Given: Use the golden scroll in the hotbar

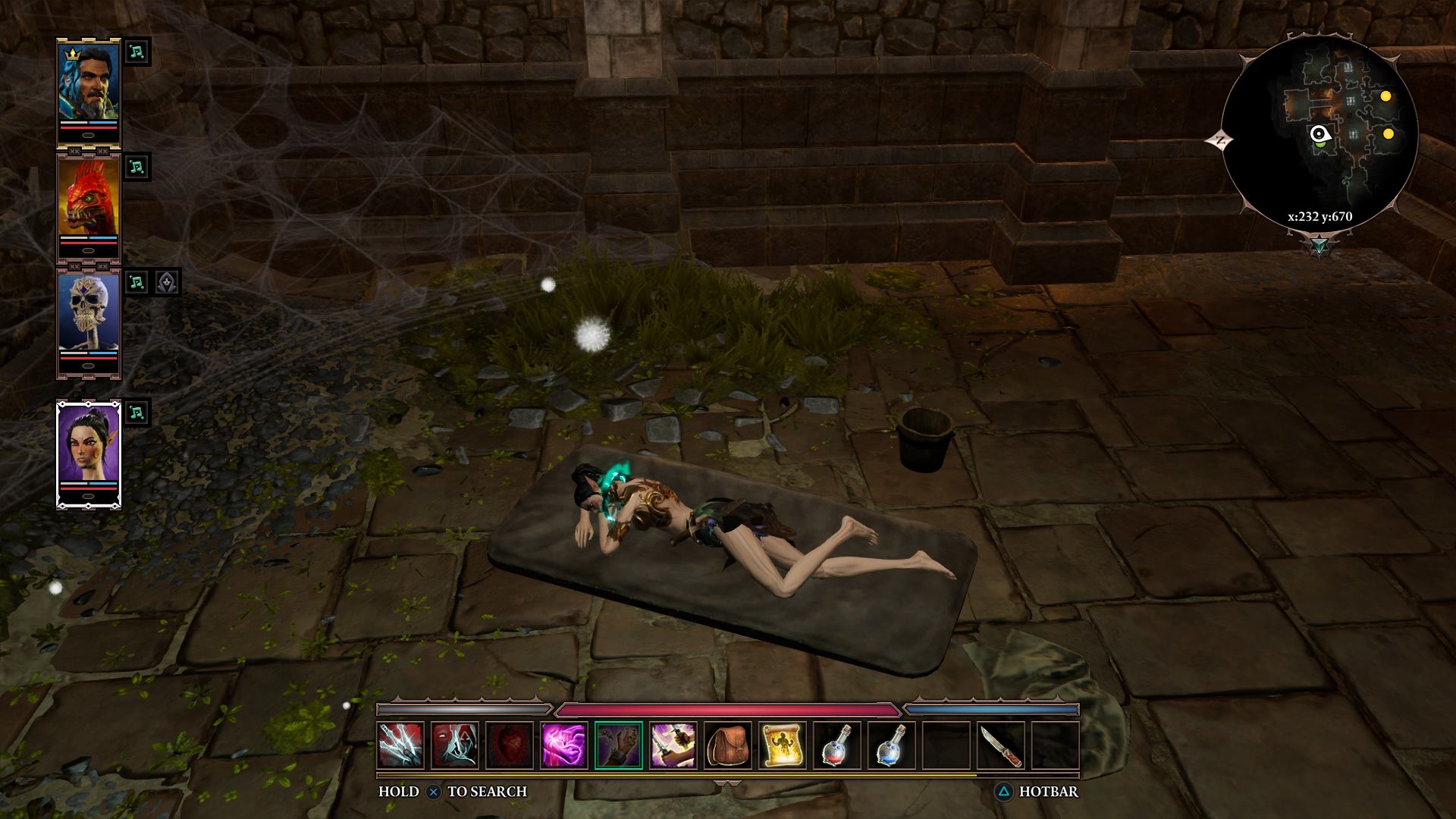Looking at the screenshot, I should coord(783,745).
